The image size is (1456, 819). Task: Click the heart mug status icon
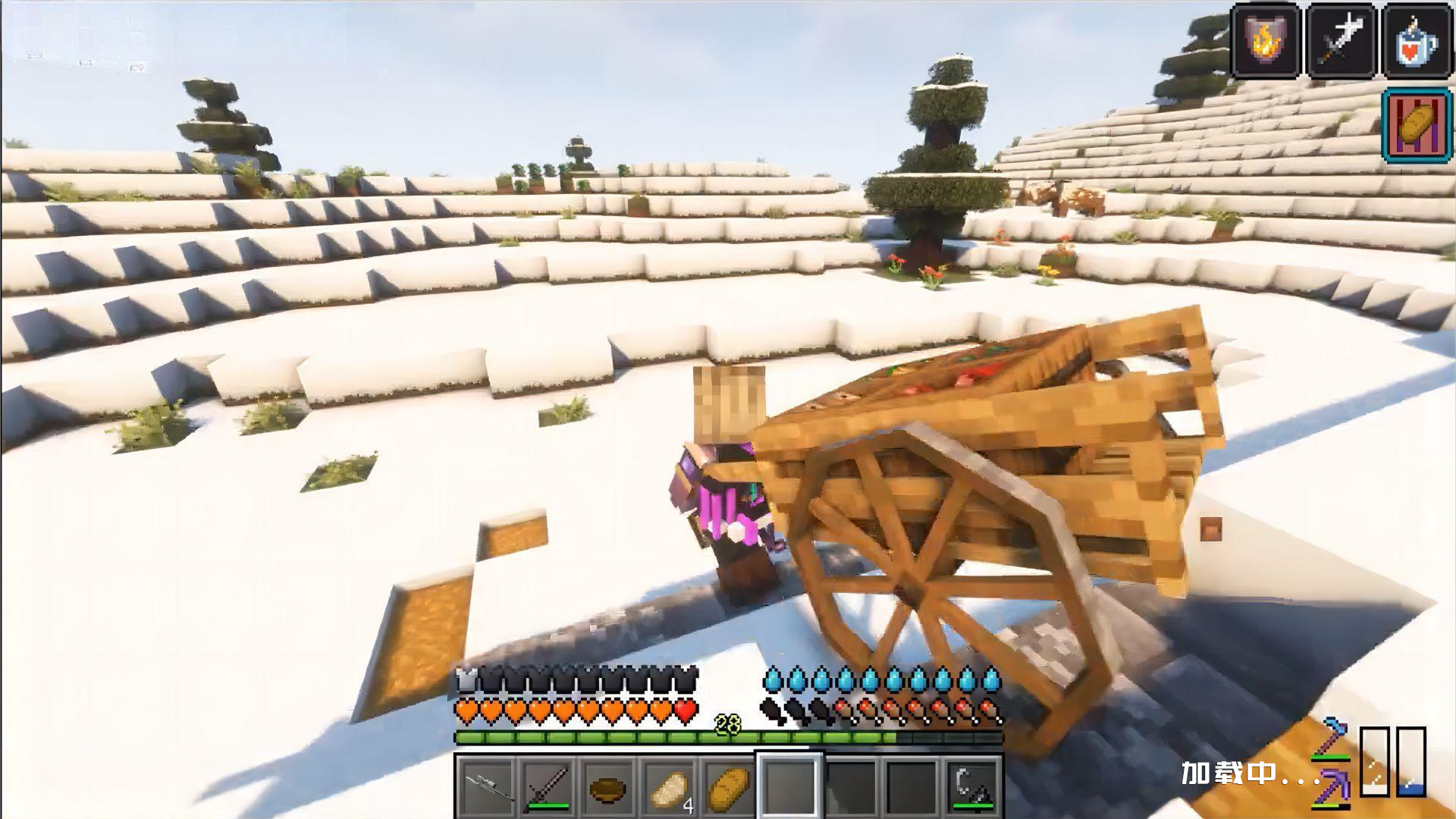pyautogui.click(x=1415, y=41)
